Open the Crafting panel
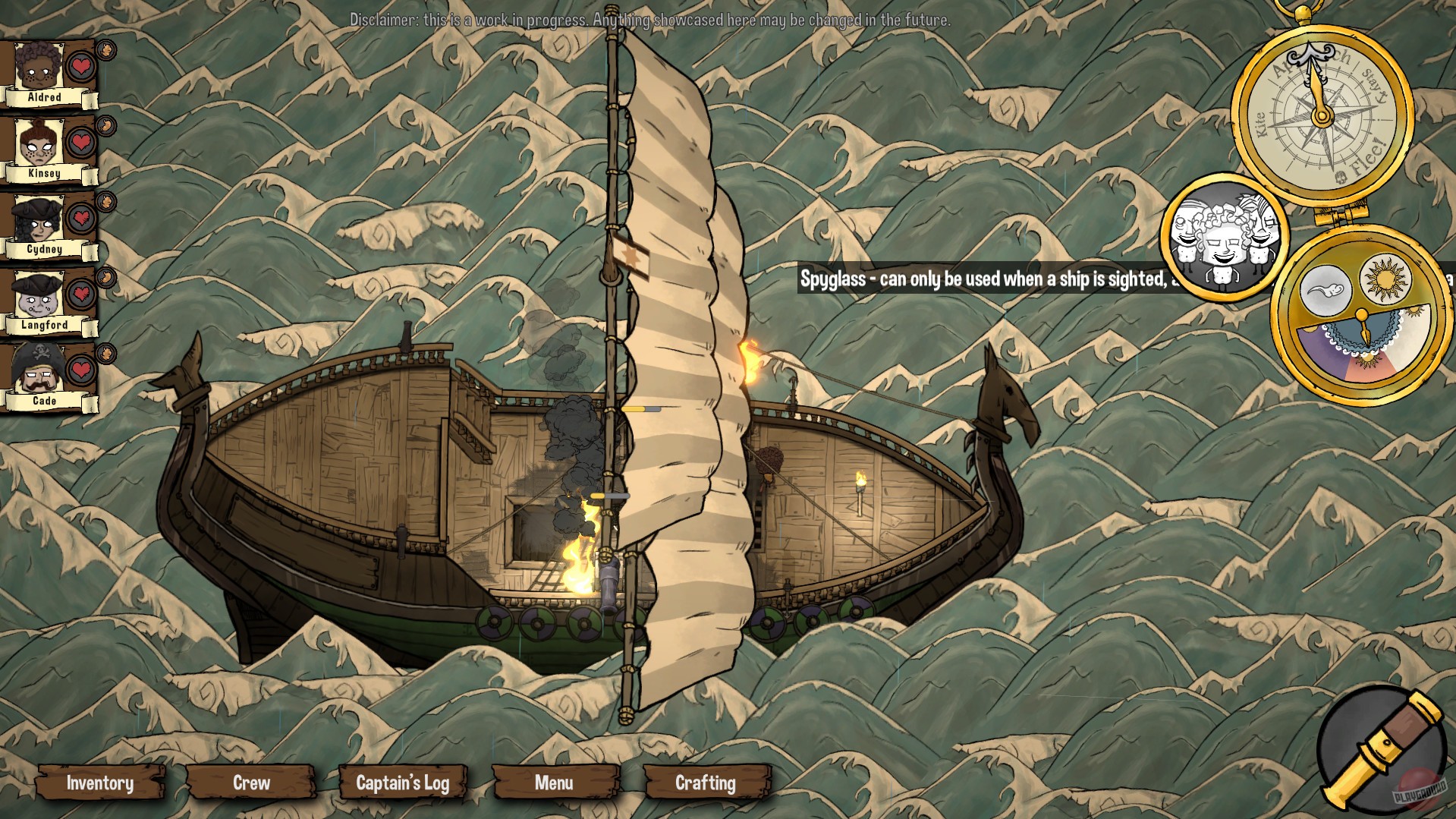This screenshot has height=819, width=1456. coord(706,783)
